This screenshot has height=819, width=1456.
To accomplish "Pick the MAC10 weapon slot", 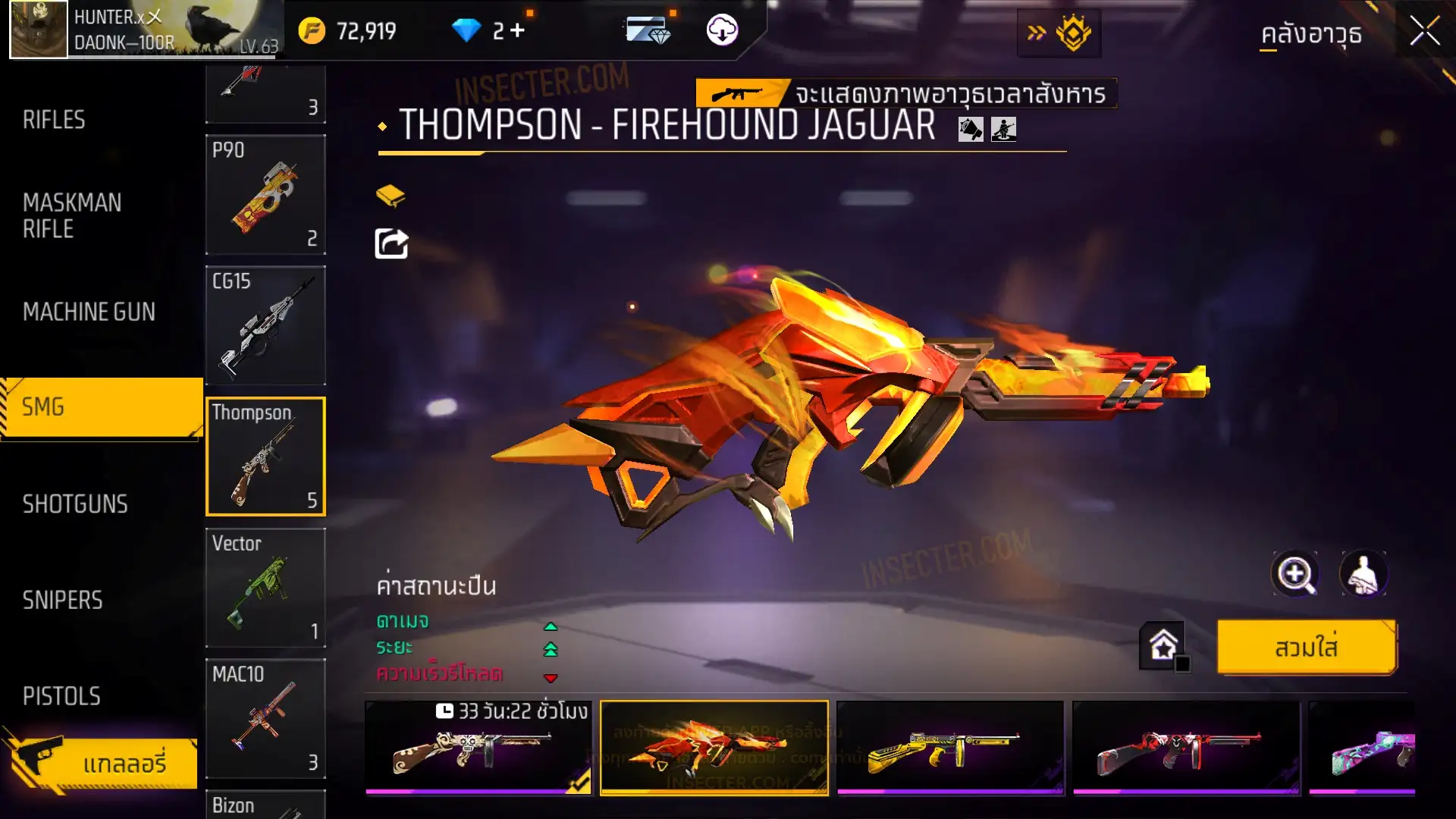I will point(265,718).
